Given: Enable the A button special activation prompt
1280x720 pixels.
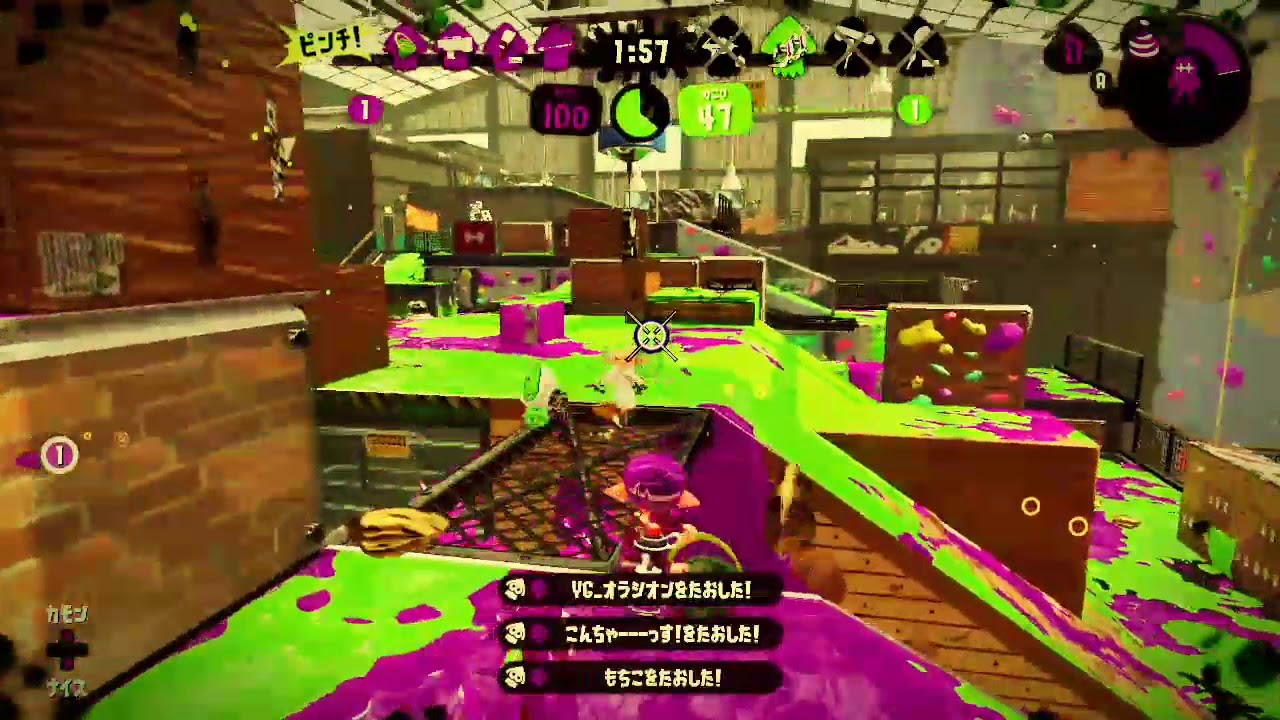Looking at the screenshot, I should [1100, 81].
